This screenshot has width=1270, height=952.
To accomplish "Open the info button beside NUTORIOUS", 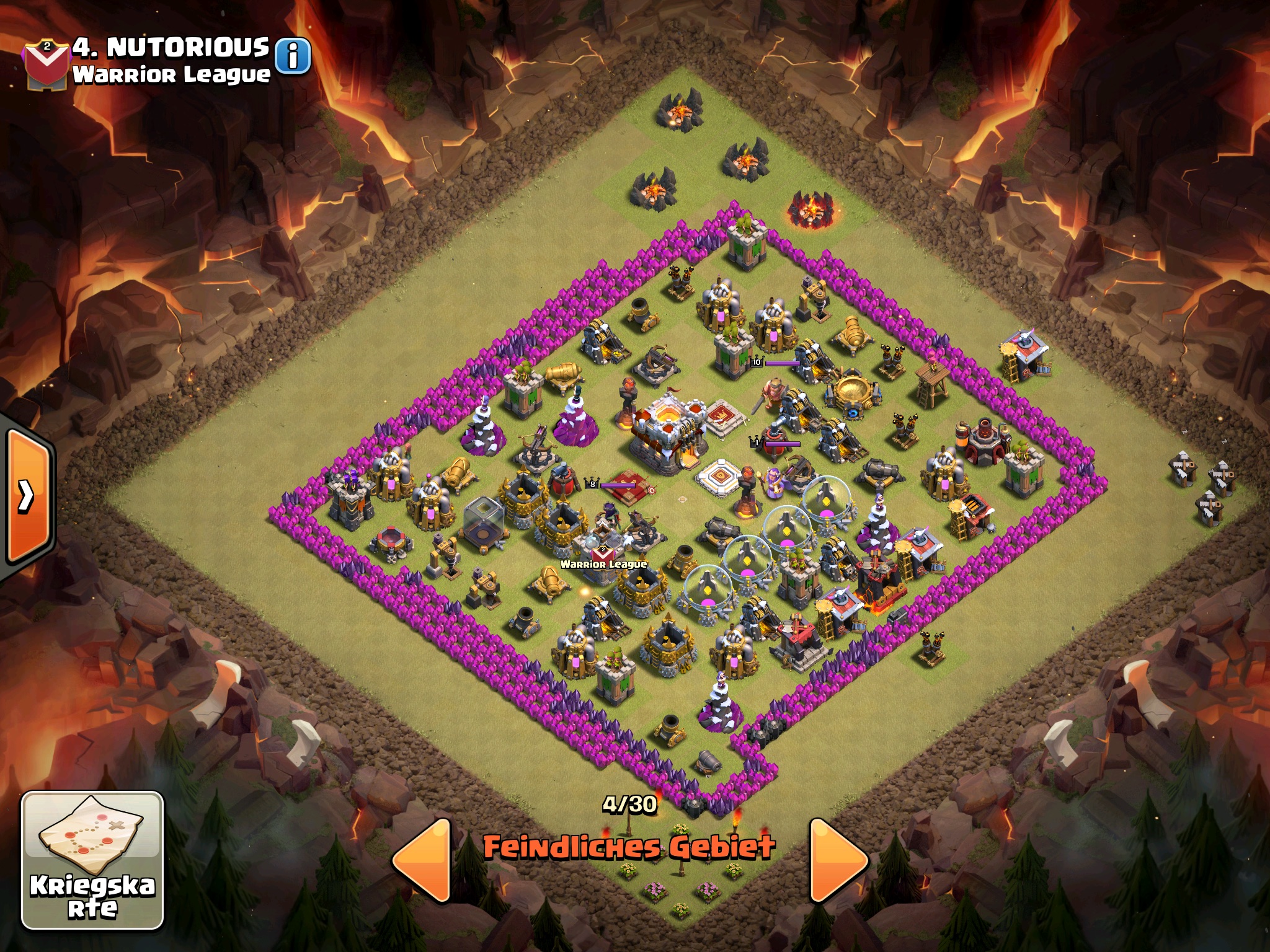I will tap(293, 56).
